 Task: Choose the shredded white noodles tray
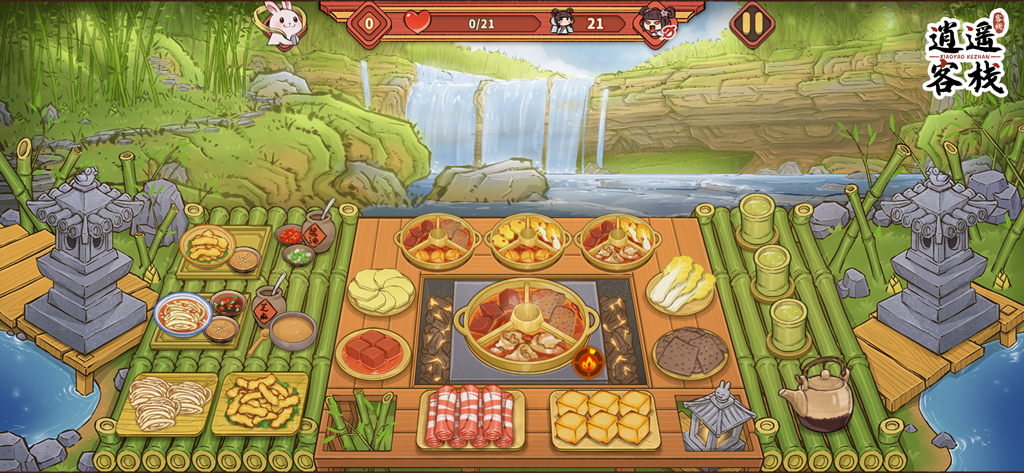166,402
